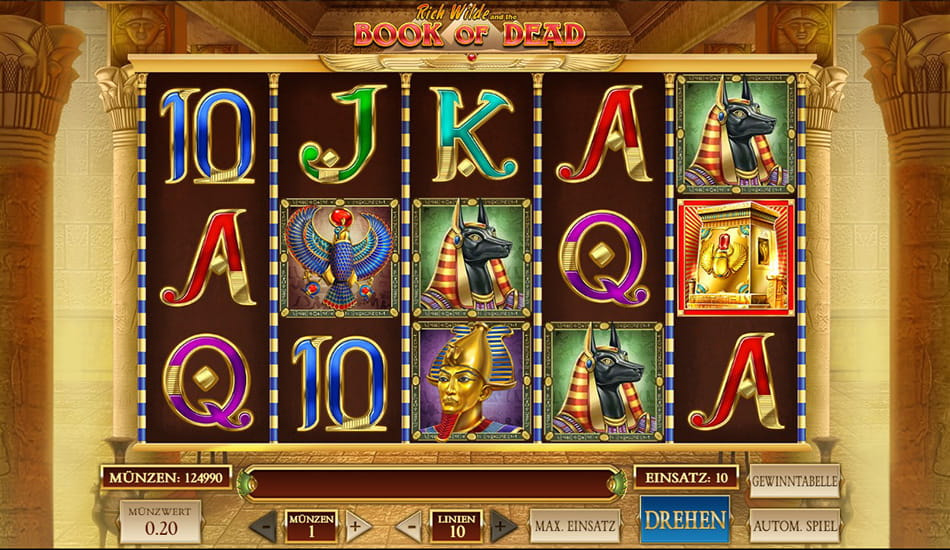Start Autom. Spiel autoplay
This screenshot has height=550, width=950.
point(795,525)
